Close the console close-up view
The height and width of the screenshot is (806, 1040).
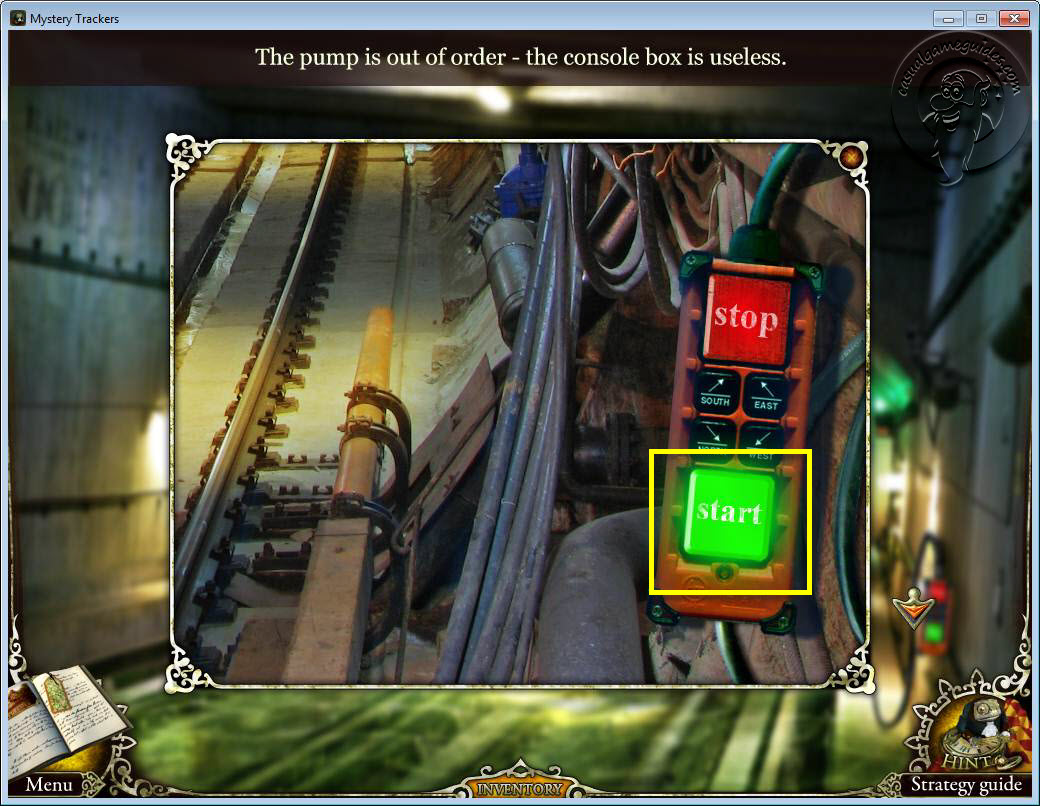(850, 157)
